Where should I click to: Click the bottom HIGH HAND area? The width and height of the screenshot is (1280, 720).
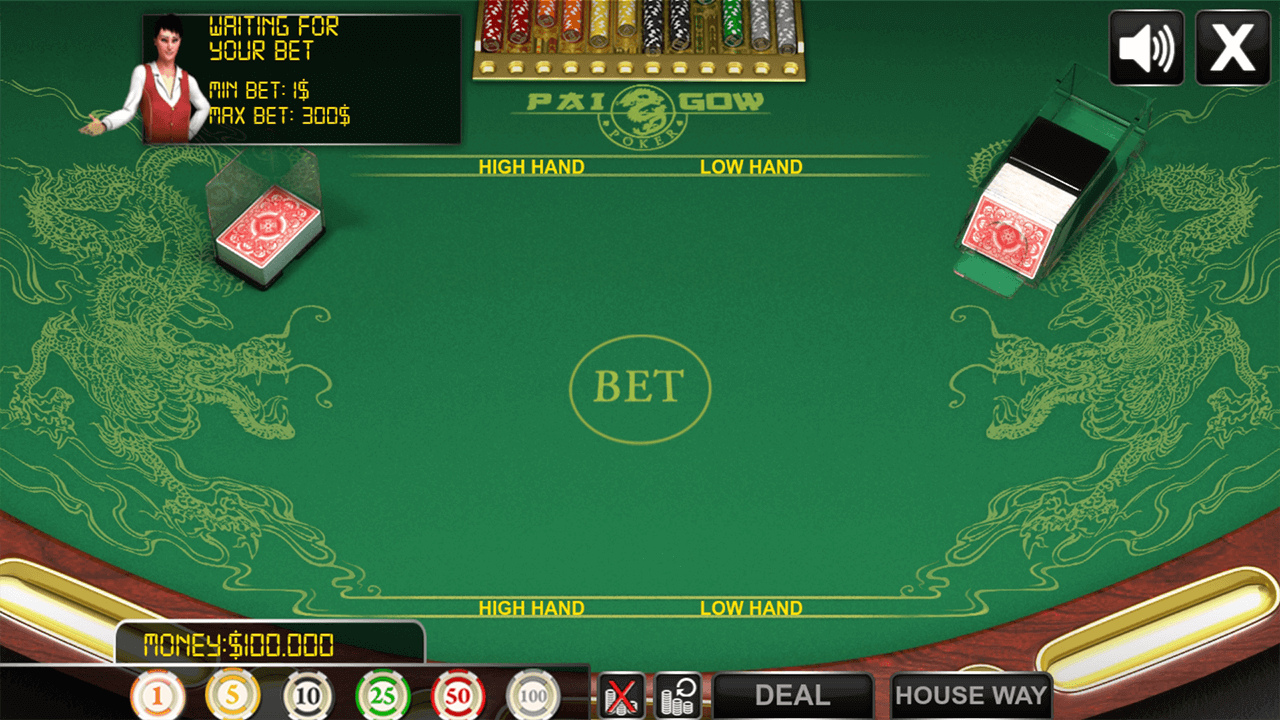click(x=532, y=607)
